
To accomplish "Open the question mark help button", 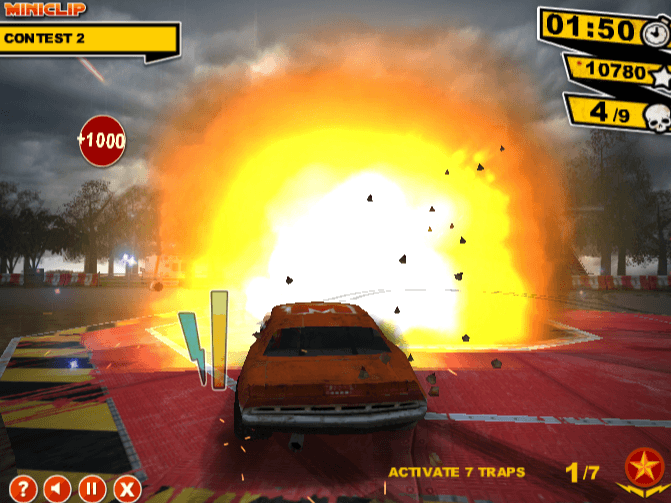I will (25, 489).
